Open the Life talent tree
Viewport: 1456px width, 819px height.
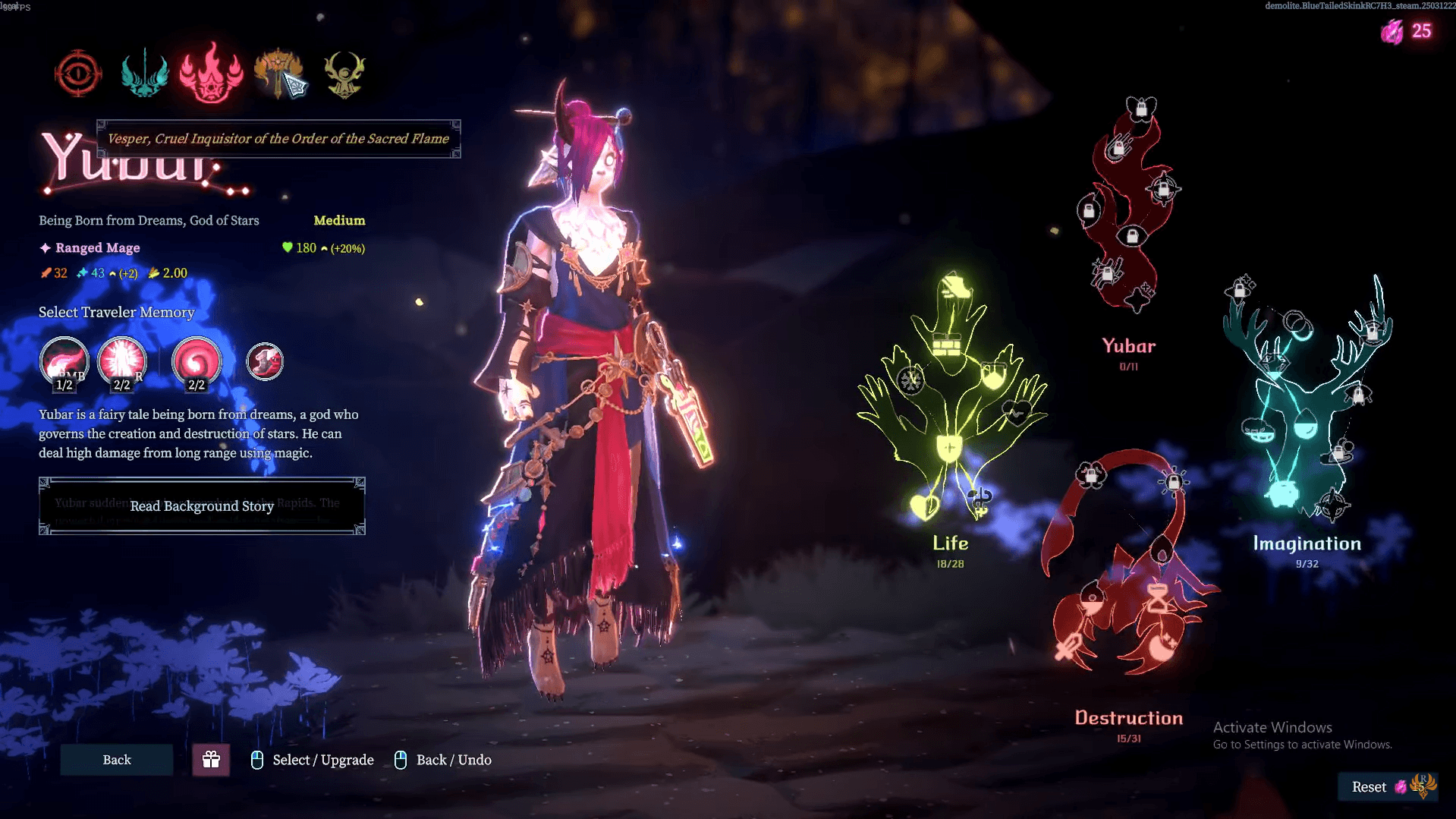(x=951, y=543)
